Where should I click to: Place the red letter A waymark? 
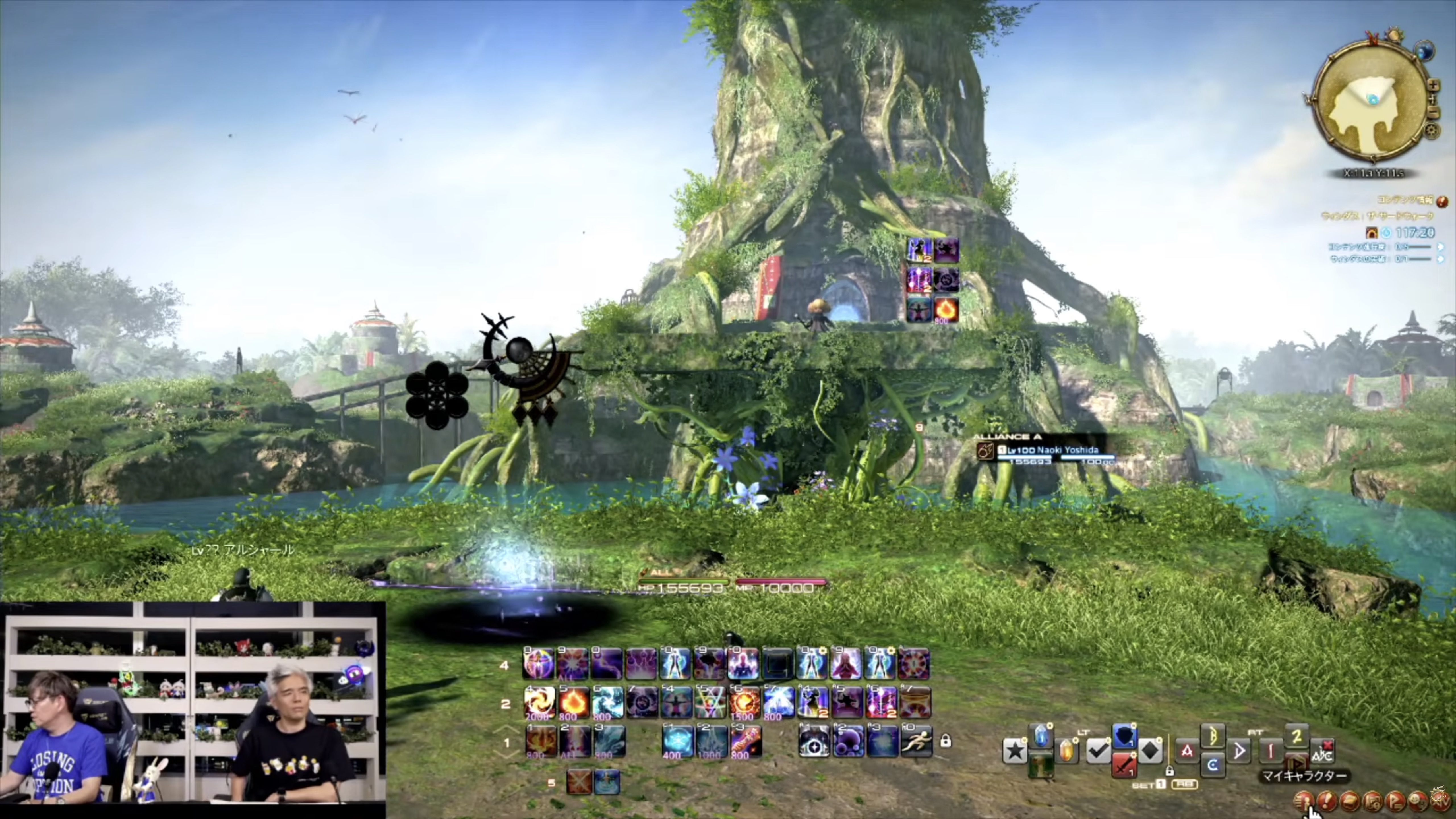1187,751
